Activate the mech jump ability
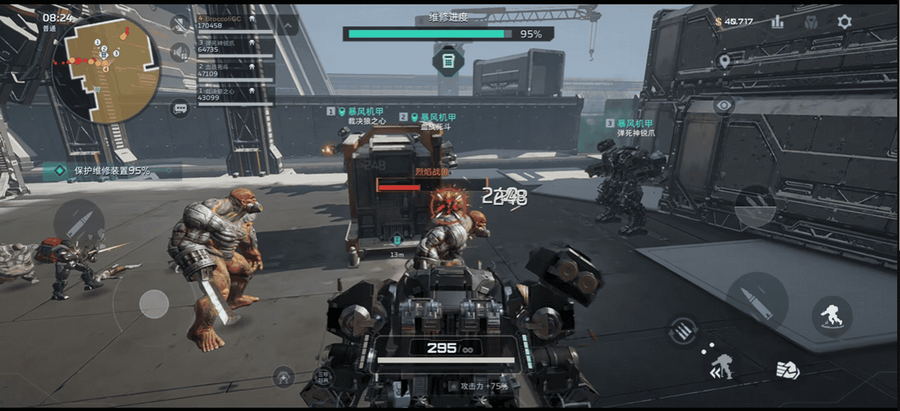Image resolution: width=900 pixels, height=411 pixels. point(832,315)
